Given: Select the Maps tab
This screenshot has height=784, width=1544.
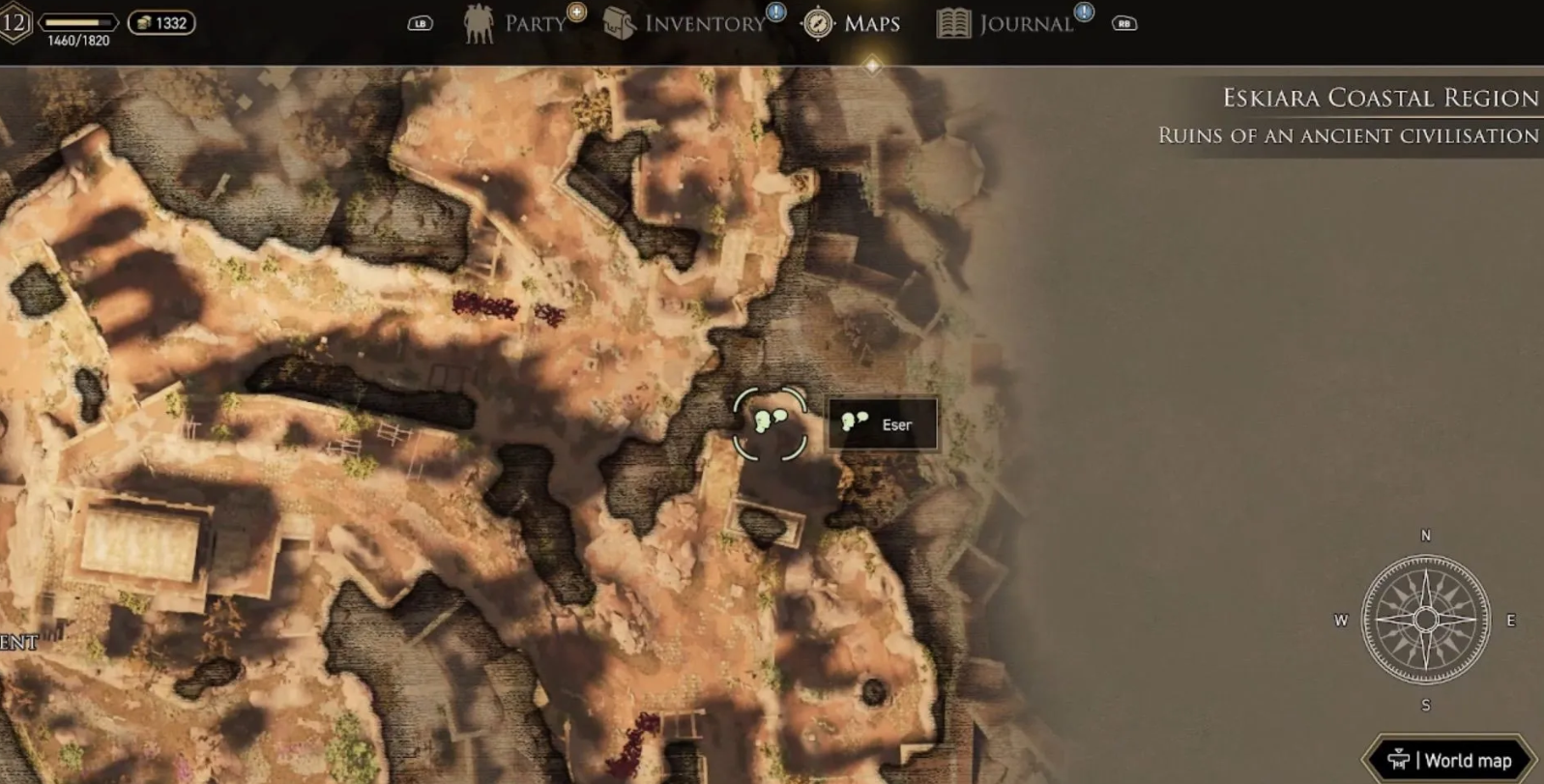Looking at the screenshot, I should coord(854,24).
